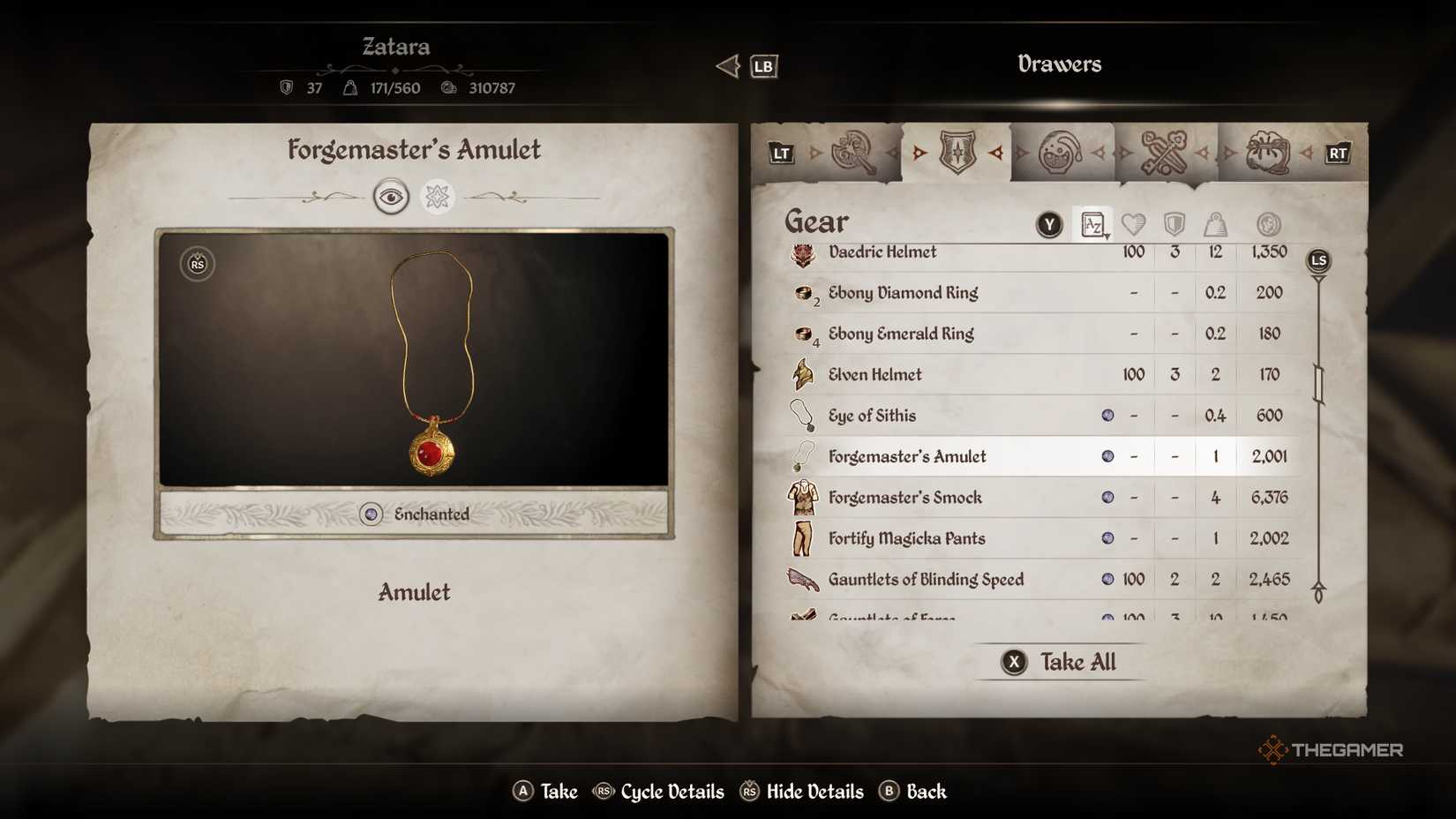Click Back at the bottom of the screen
This screenshot has height=819, width=1456.
[914, 792]
